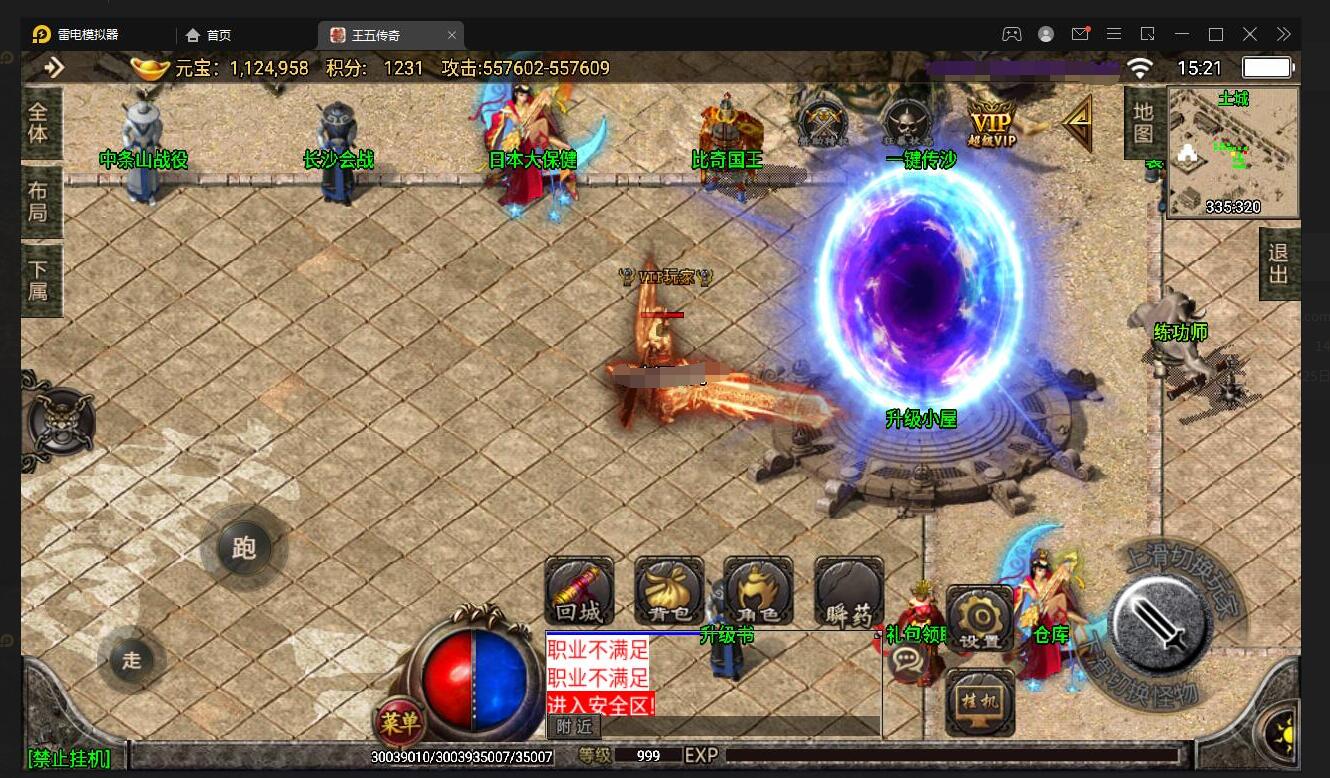Click the 退出 exit button
1330x778 pixels.
[x=1278, y=263]
